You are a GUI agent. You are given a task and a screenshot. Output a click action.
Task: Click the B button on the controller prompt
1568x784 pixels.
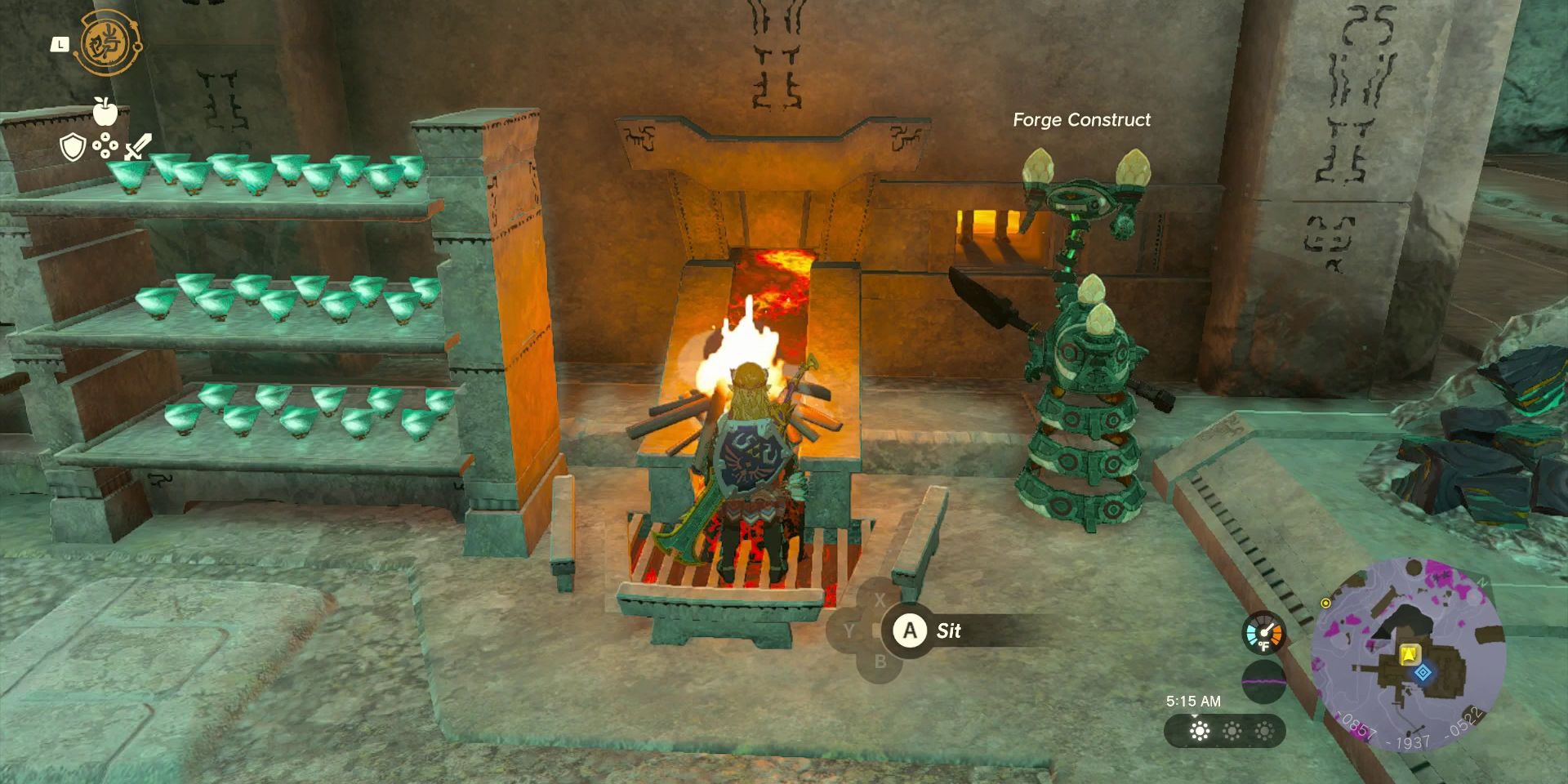click(x=880, y=661)
